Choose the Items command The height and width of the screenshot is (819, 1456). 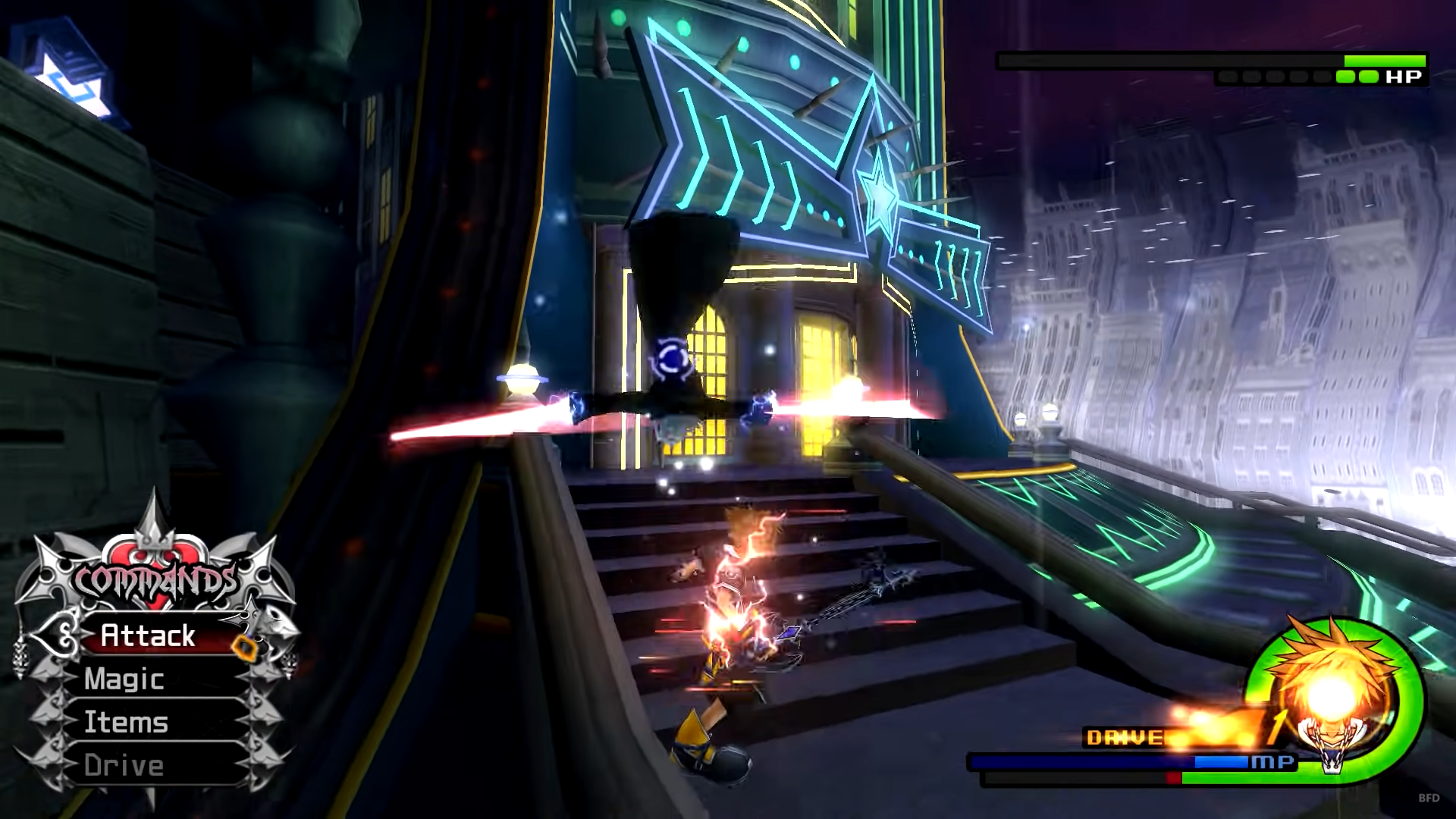[126, 722]
